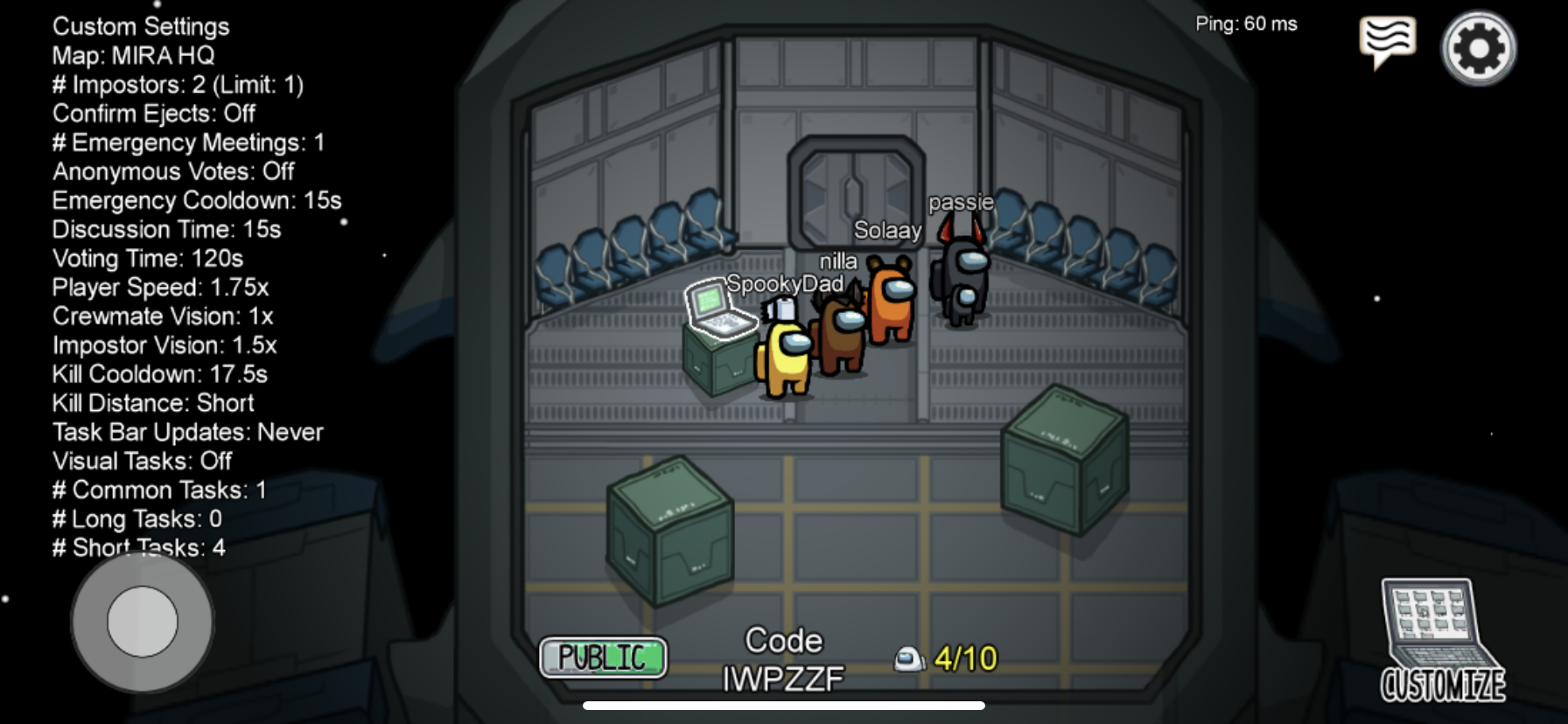Open the chat speech bubble
The height and width of the screenshot is (724, 1568).
pyautogui.click(x=1387, y=41)
